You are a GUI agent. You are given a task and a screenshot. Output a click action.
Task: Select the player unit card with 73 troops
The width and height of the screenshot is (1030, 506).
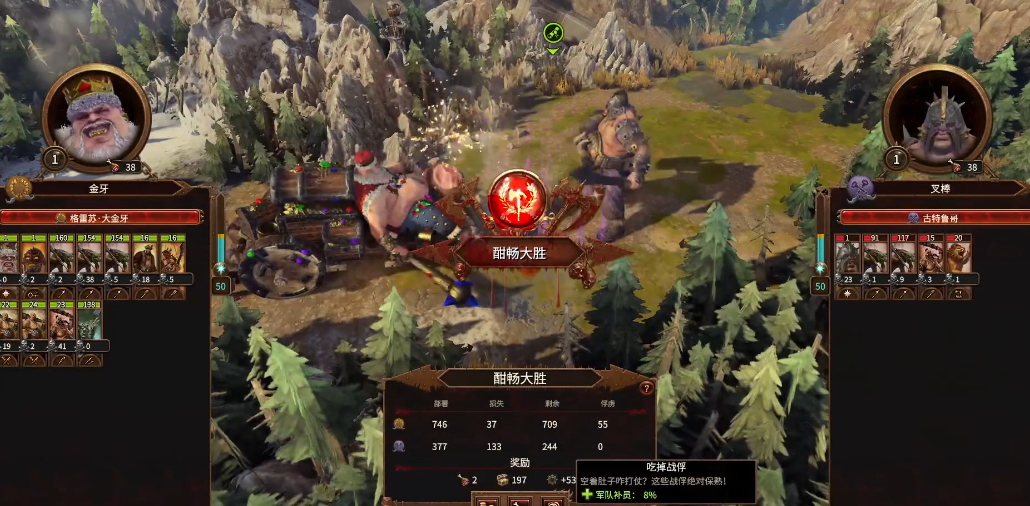point(62,319)
